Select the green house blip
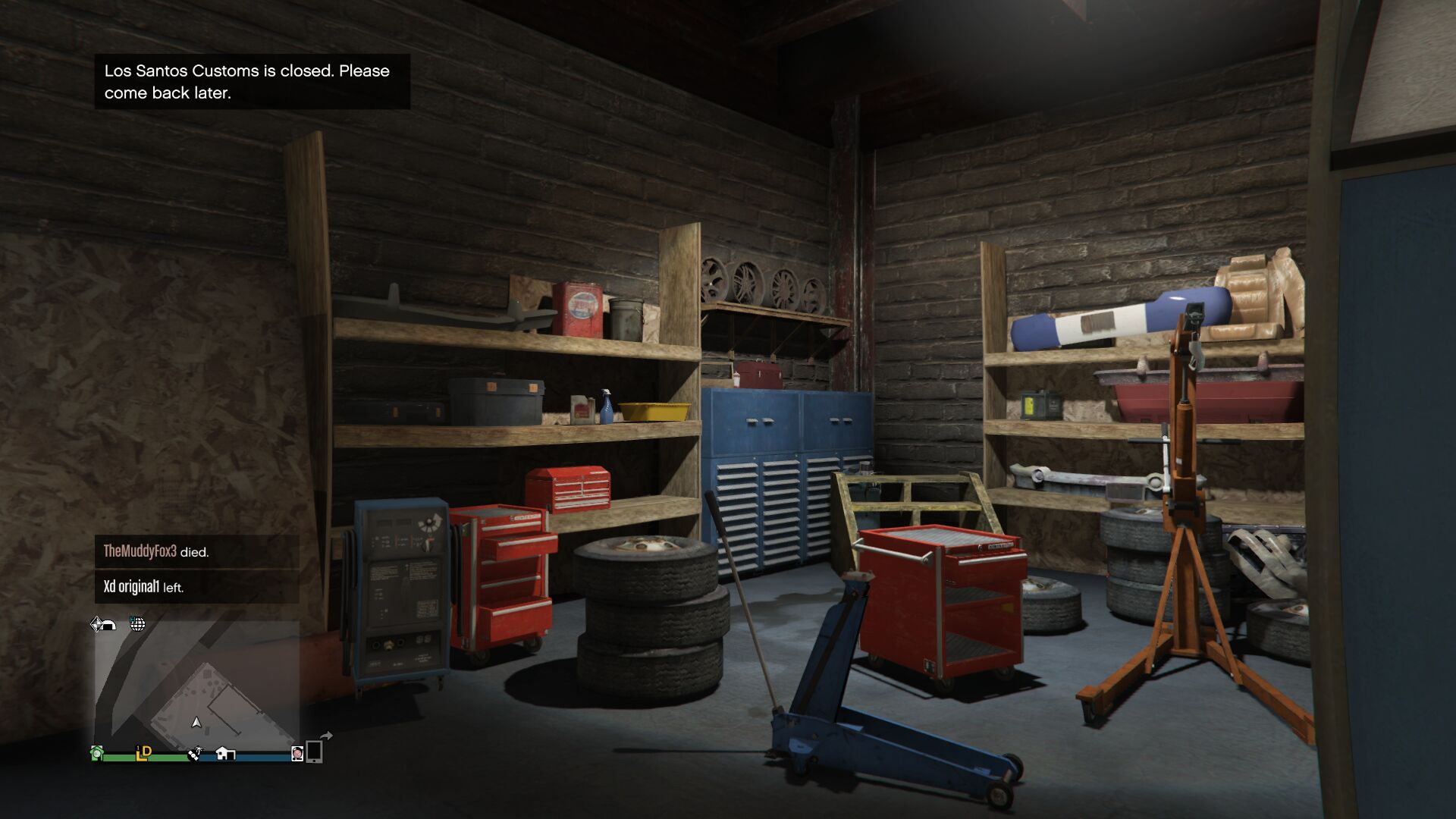Image resolution: width=1456 pixels, height=819 pixels. click(97, 753)
